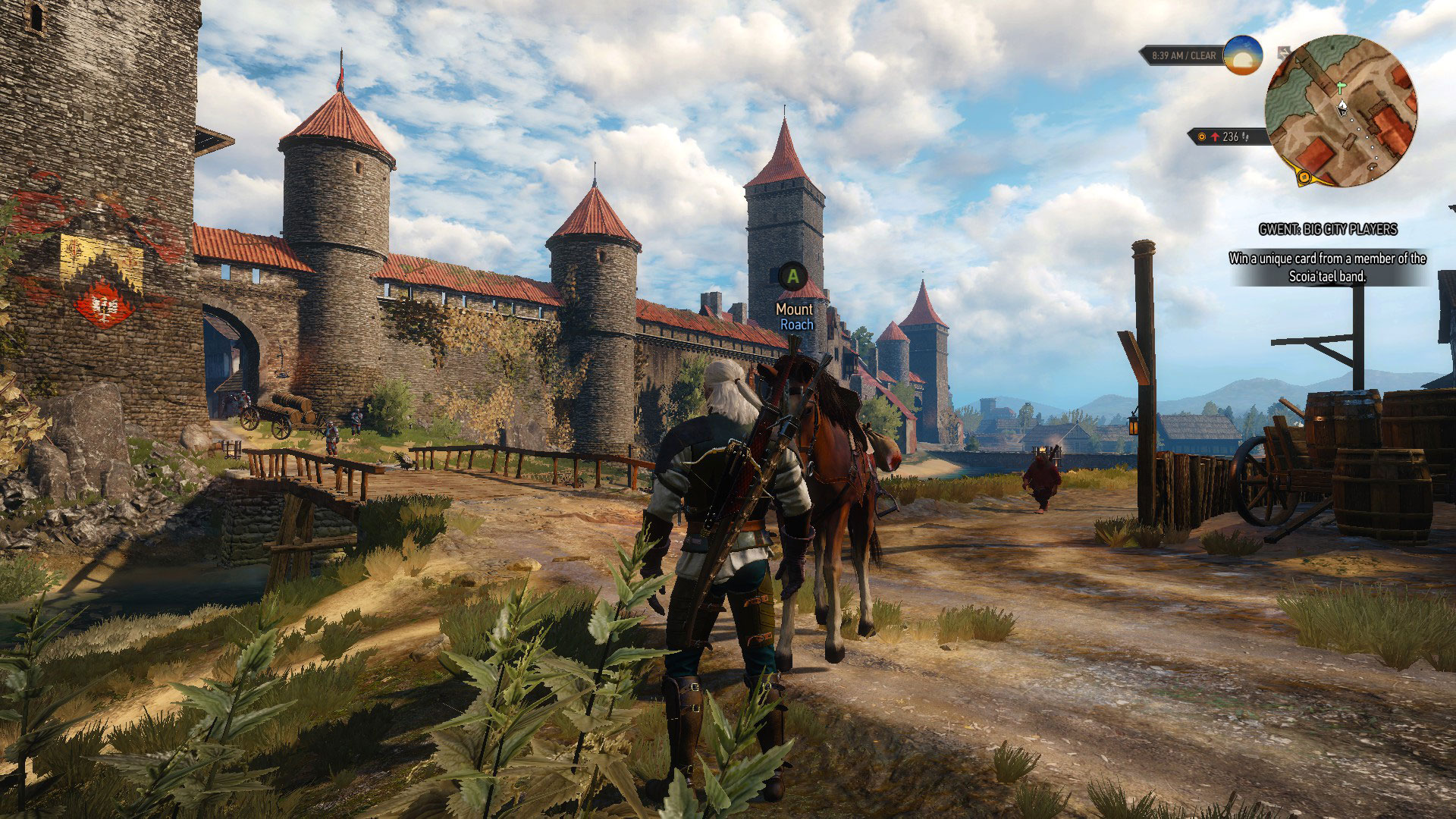
Task: Click the green signpost marker on minimap
Action: 1341,86
